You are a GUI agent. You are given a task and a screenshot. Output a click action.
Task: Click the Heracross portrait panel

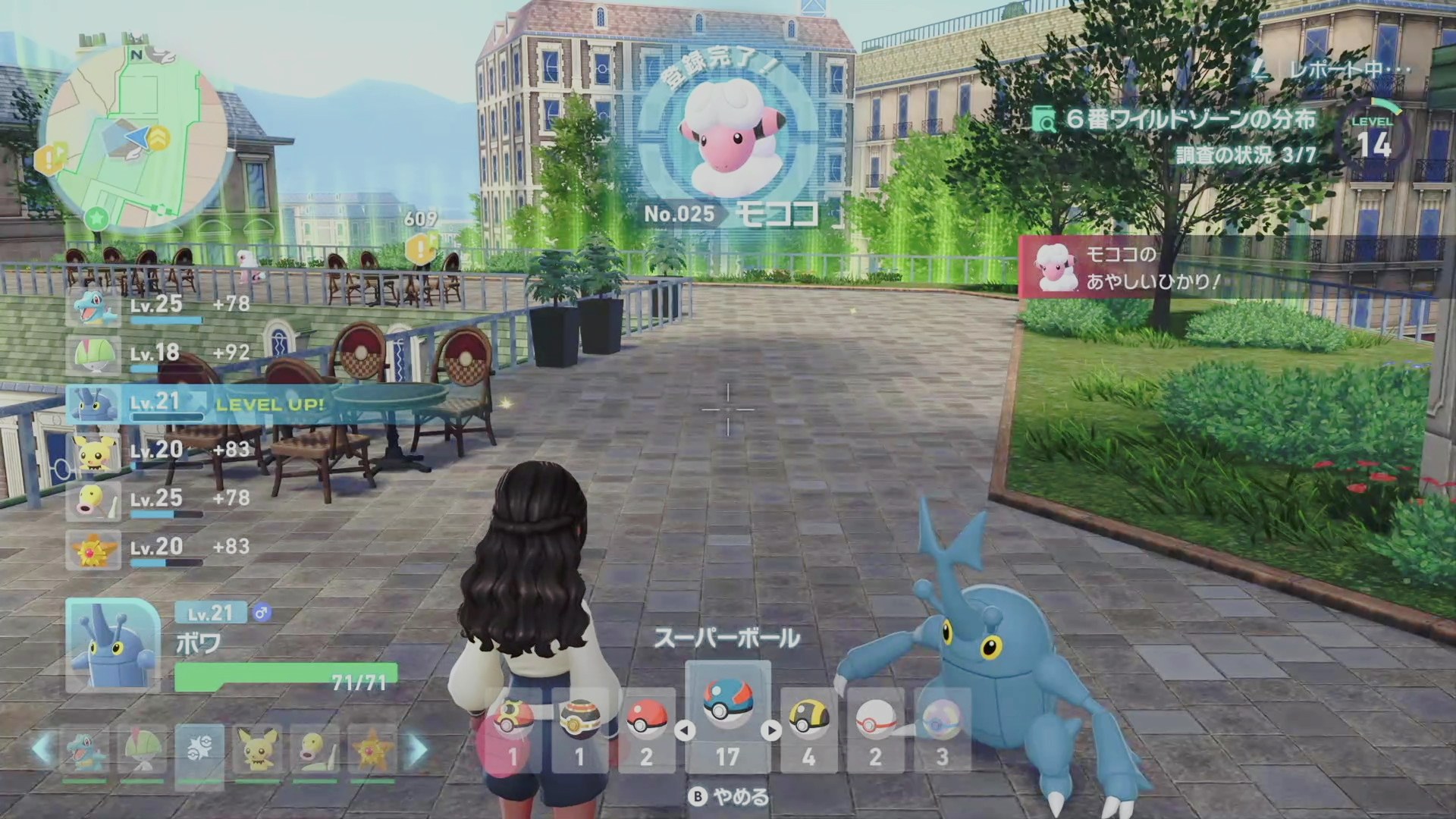point(113,645)
